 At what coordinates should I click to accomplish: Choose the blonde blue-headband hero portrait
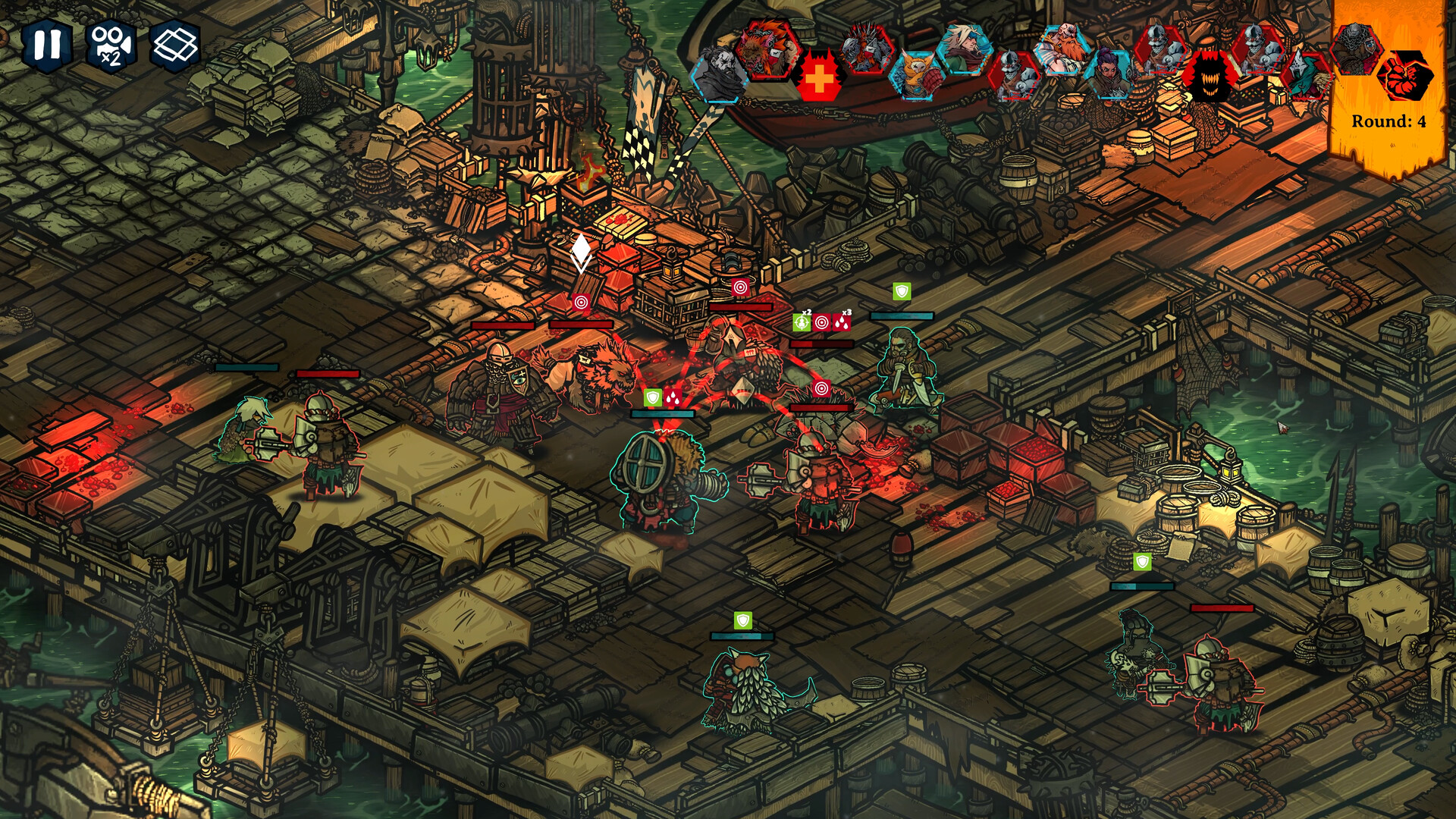pyautogui.click(x=965, y=47)
